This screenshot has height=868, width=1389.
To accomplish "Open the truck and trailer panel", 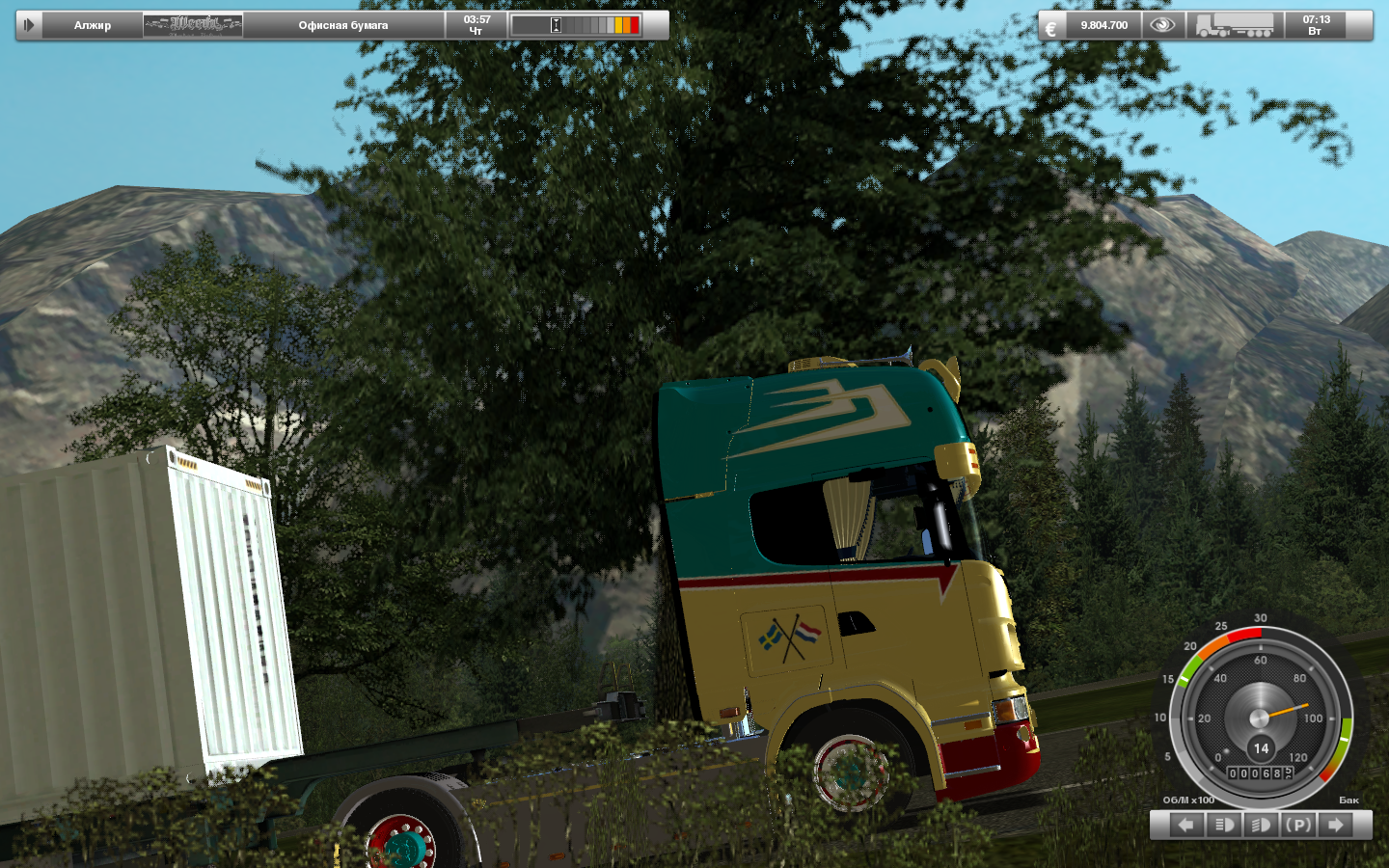I will tap(1234, 25).
